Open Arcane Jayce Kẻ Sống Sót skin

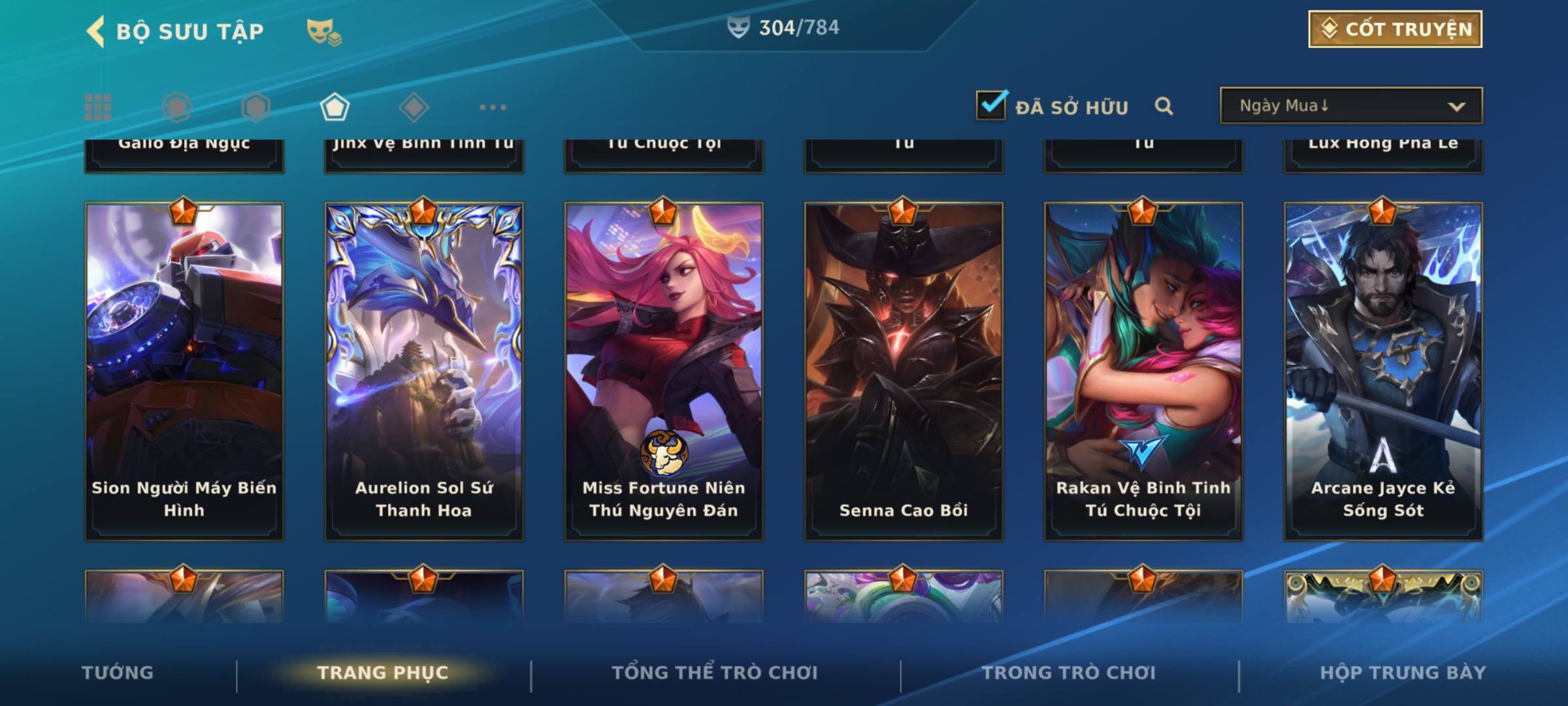(1383, 371)
